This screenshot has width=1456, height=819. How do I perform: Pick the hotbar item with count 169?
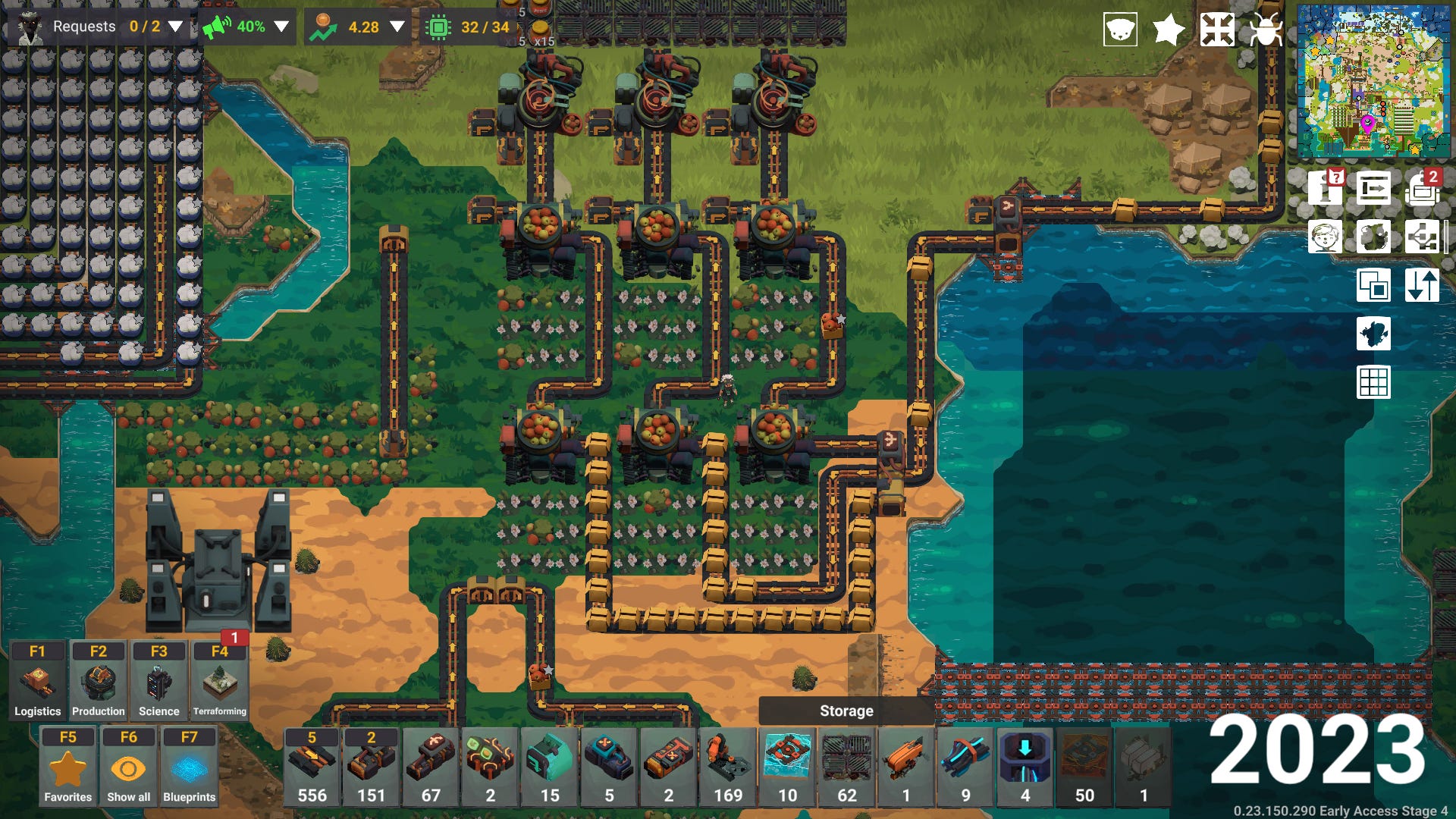point(728,767)
